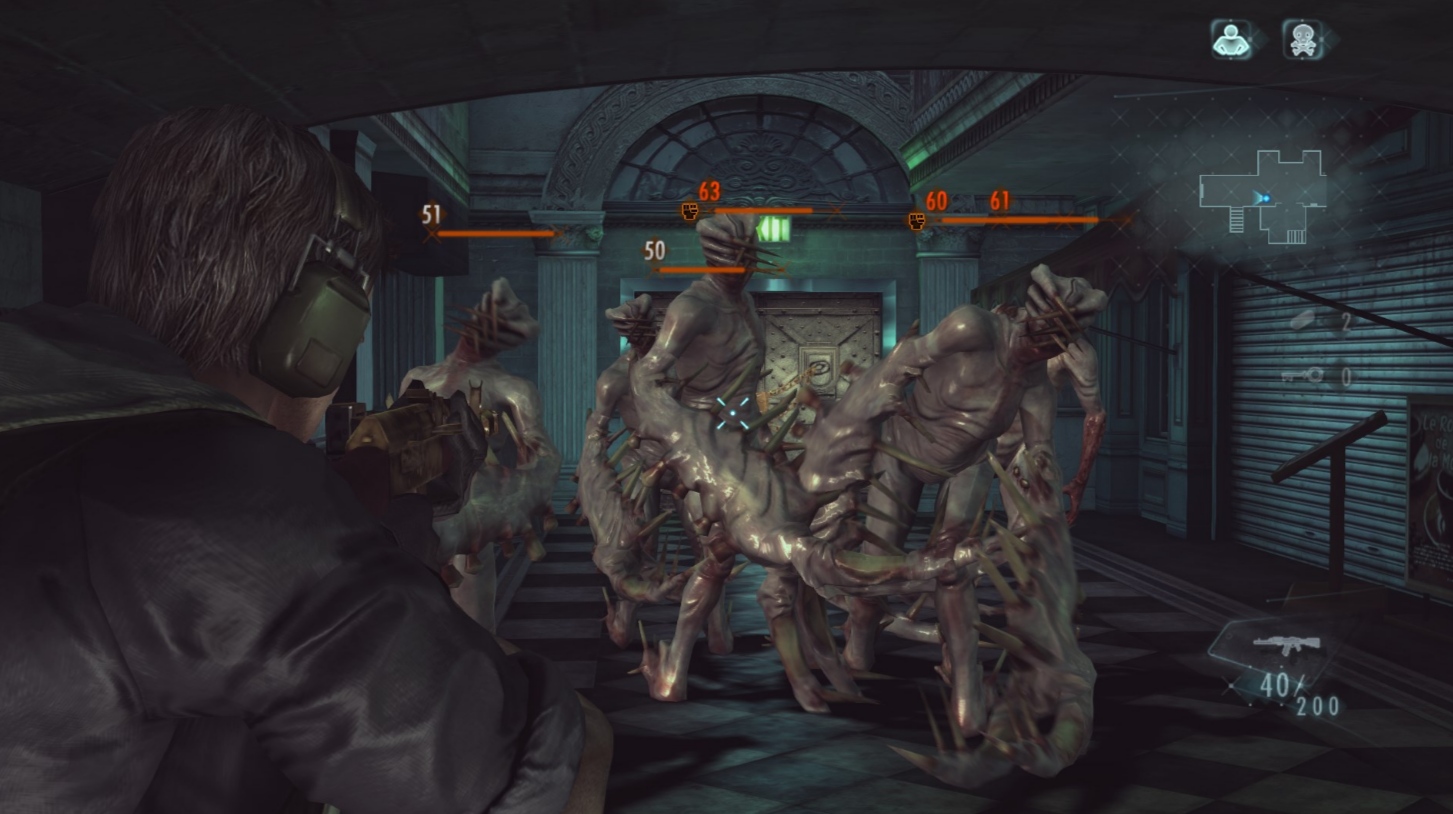This screenshot has height=814, width=1453.
Task: Select the skull and crossbones icon
Action: (x=1301, y=39)
